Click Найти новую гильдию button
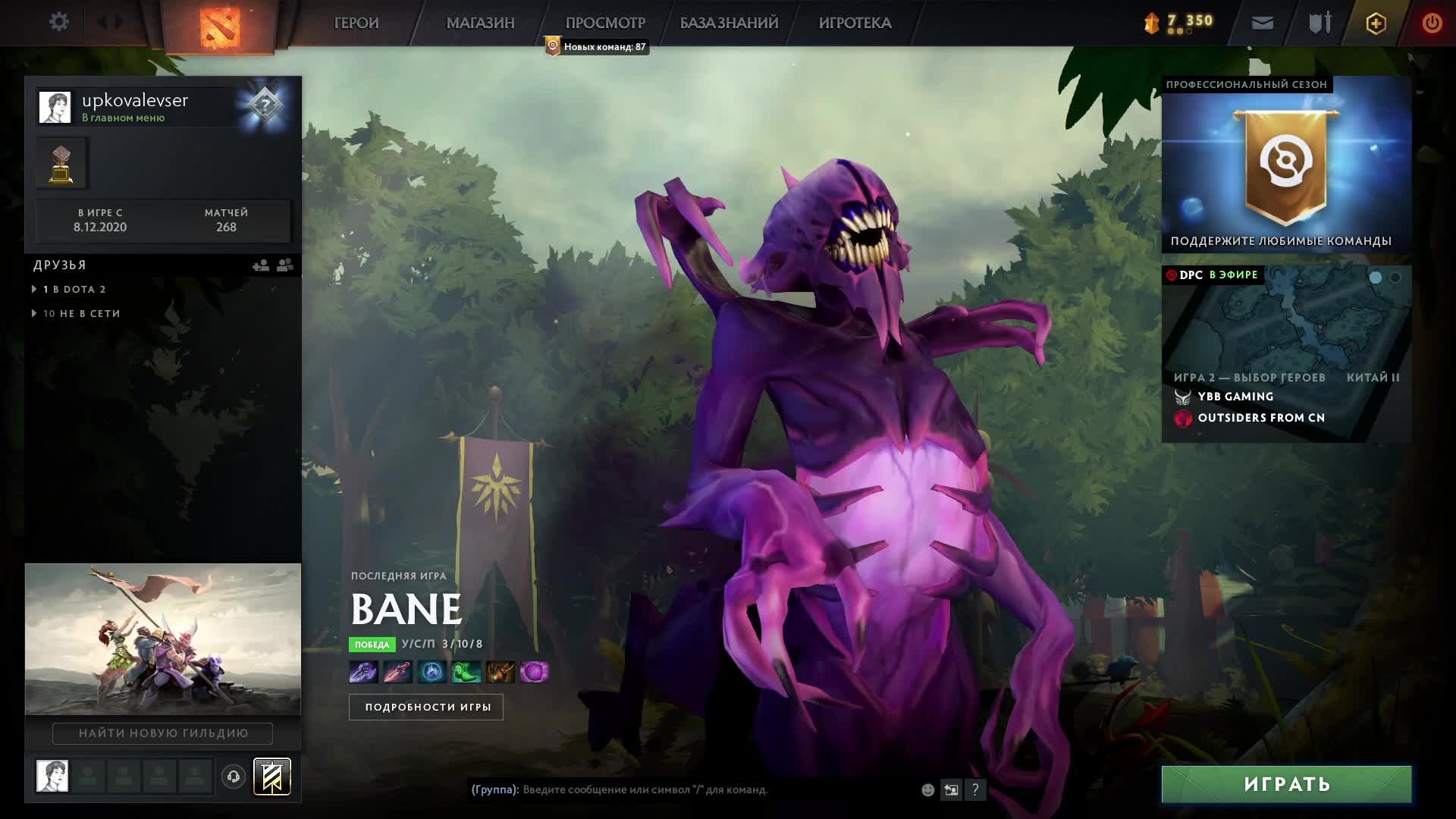This screenshot has width=1456, height=819. point(162,733)
